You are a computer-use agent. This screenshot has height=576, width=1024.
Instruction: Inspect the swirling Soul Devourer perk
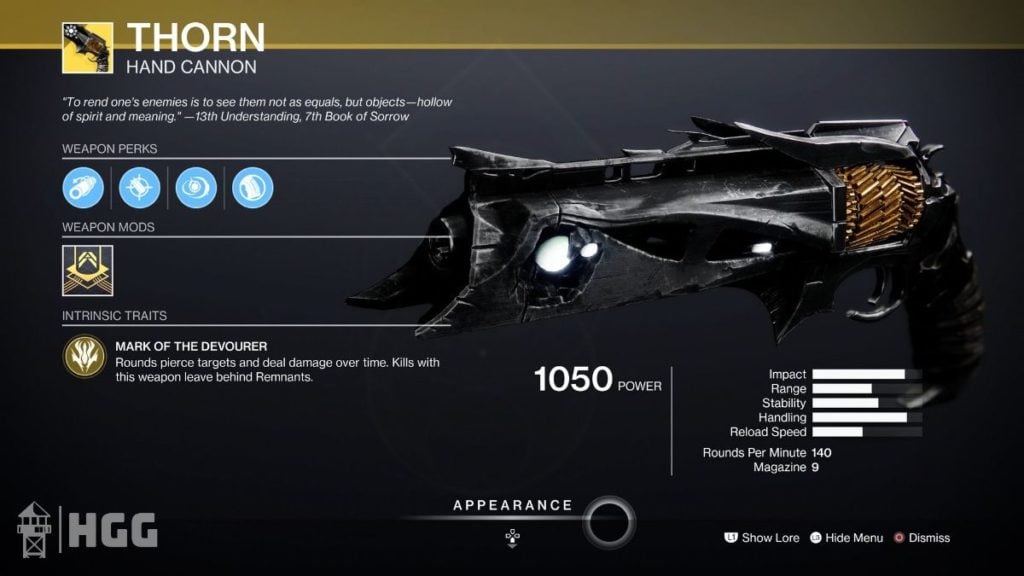[196, 188]
